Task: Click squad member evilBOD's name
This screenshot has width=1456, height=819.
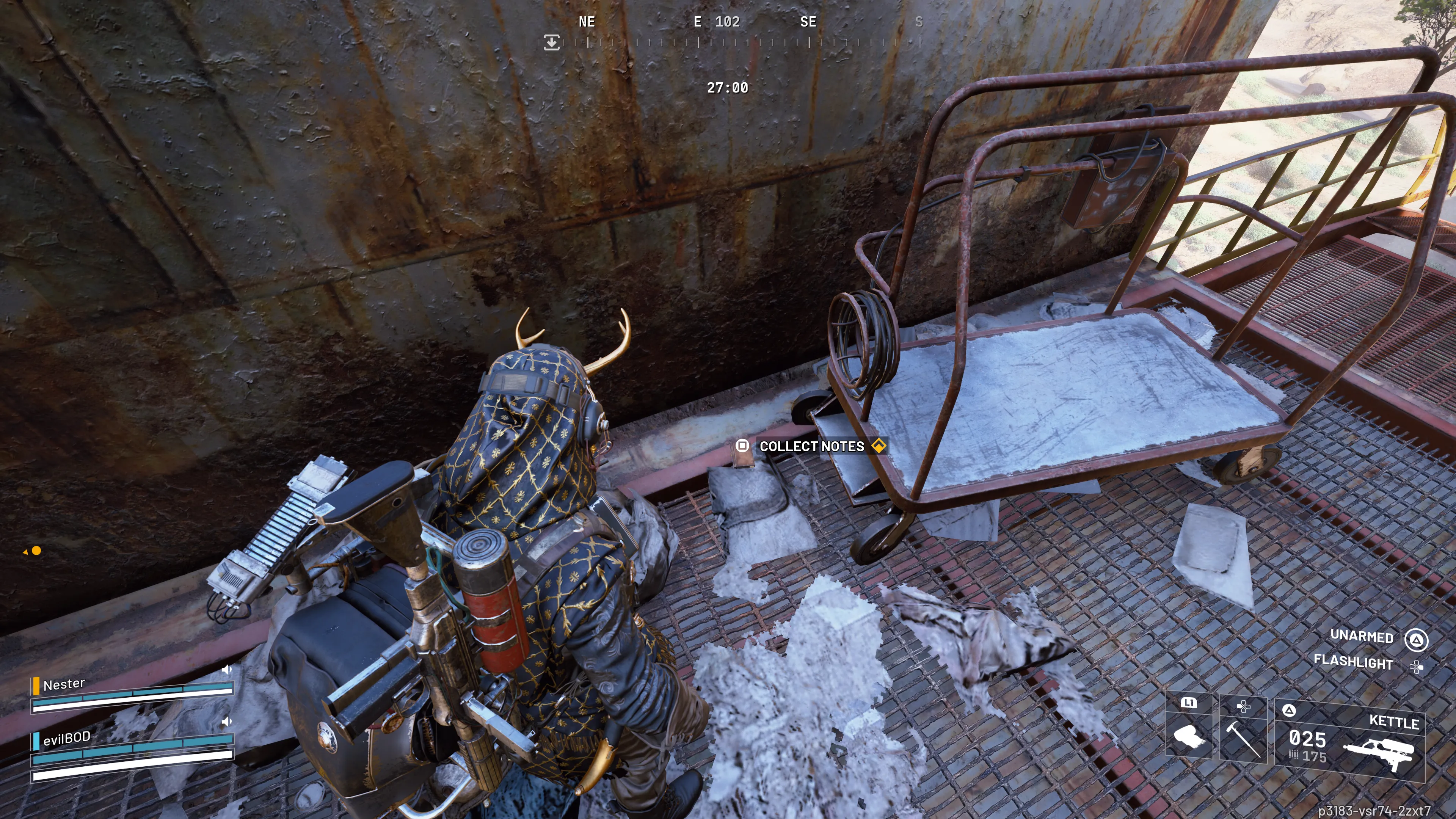Action: pos(67,737)
